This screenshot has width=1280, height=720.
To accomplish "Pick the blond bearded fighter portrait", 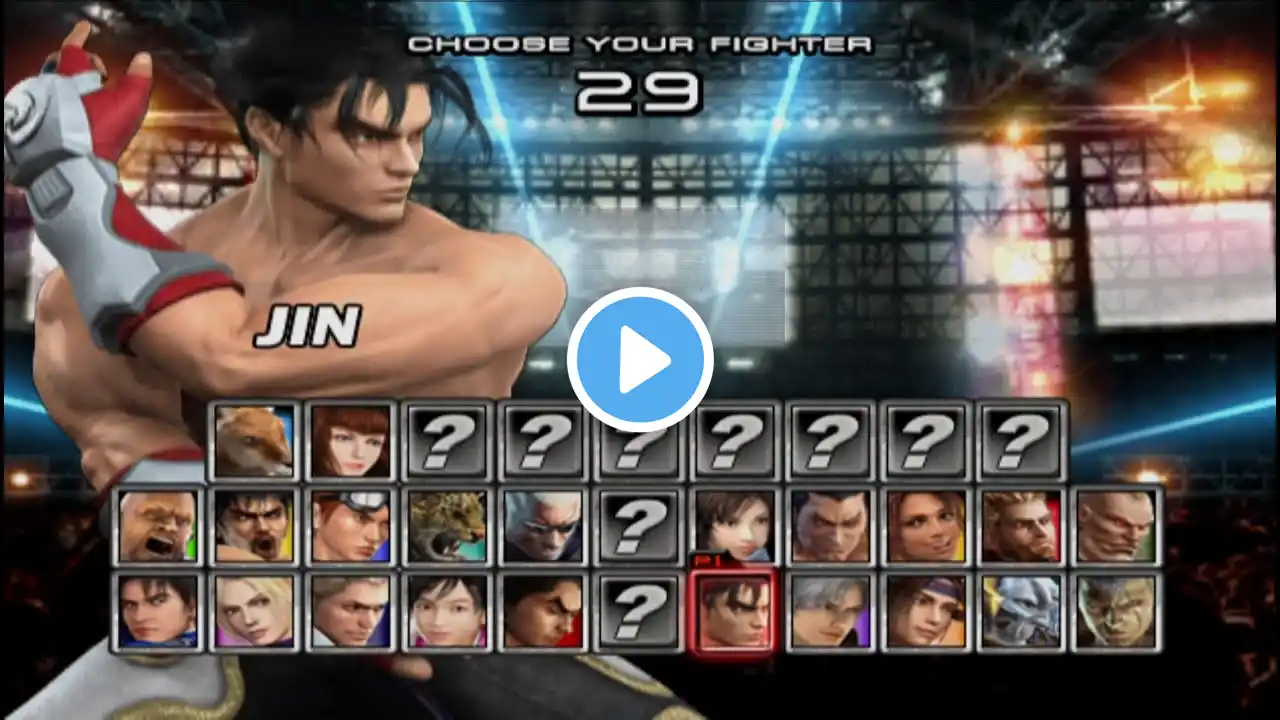I will click(x=1020, y=525).
